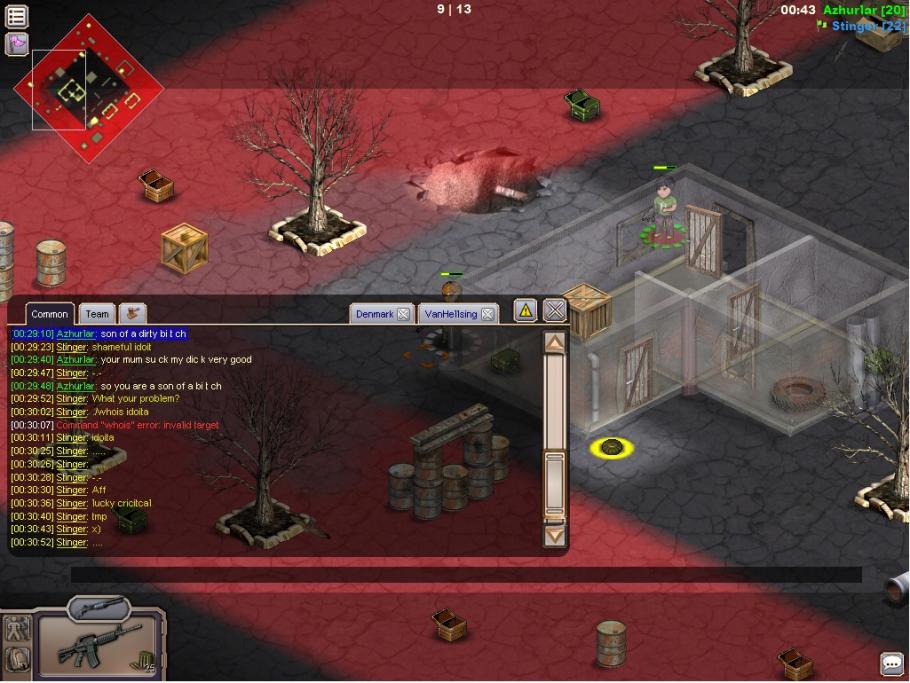Screen dimensions: 910x683
Task: Open the main menu list button
Action: [x=17, y=16]
